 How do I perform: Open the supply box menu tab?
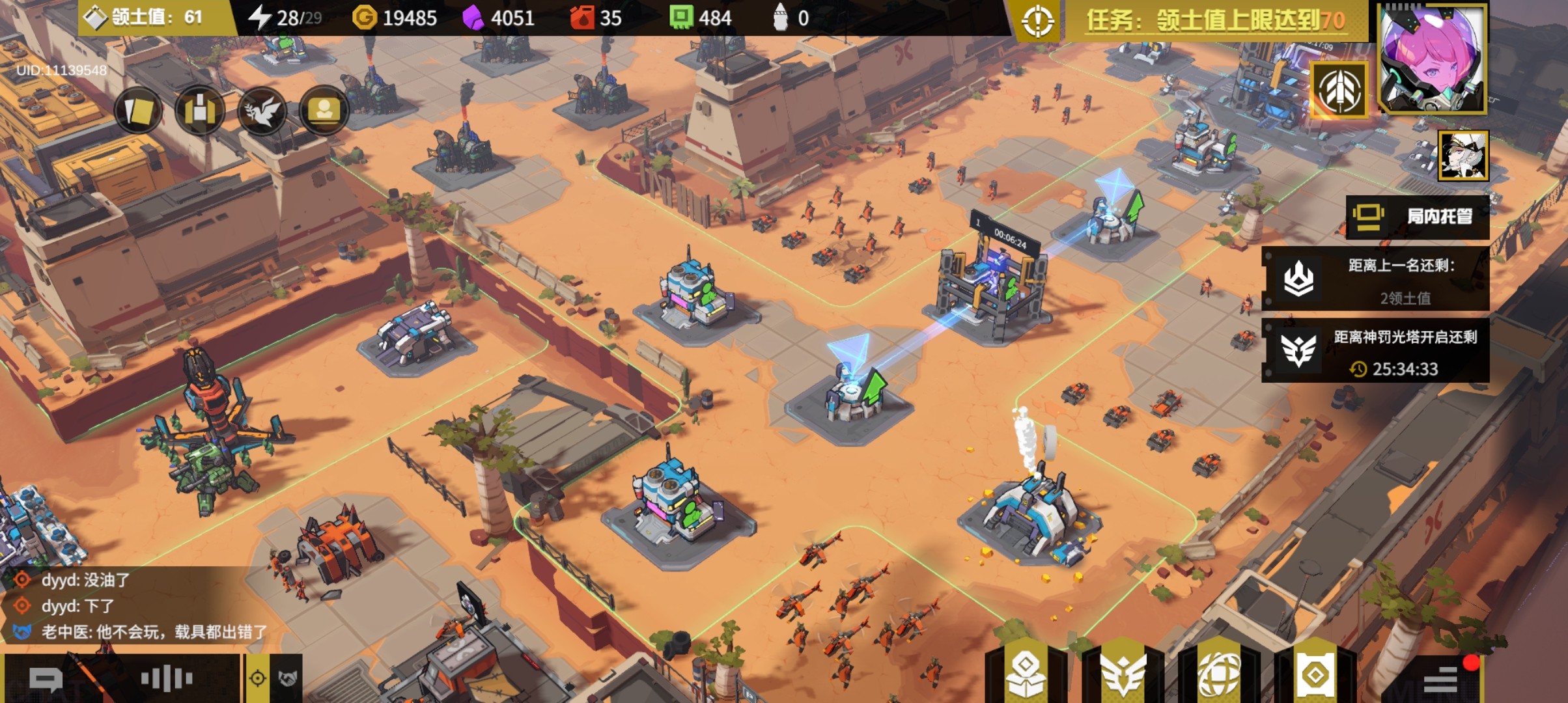[1026, 674]
